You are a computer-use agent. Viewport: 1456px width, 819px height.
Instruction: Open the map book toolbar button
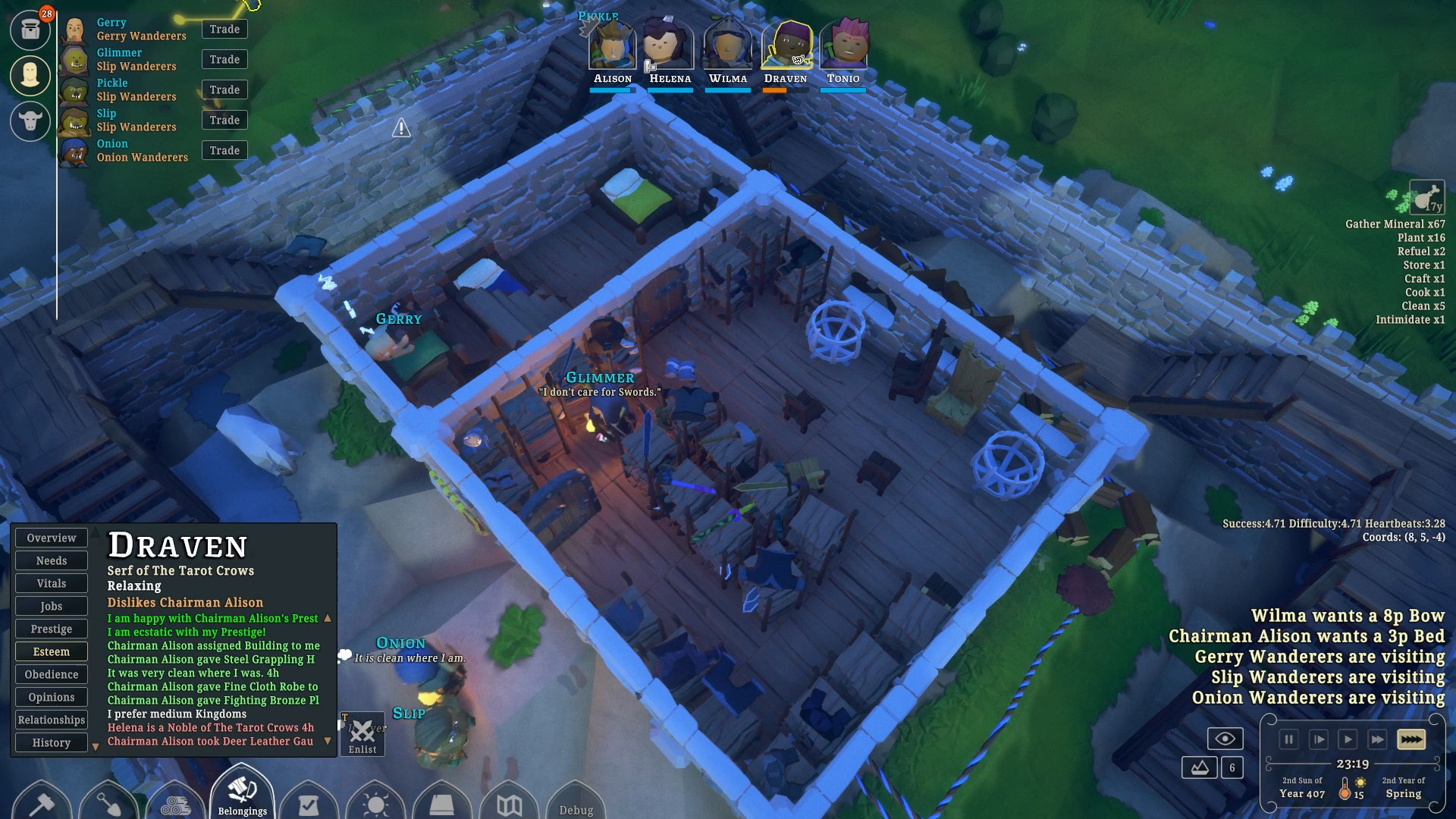(509, 804)
